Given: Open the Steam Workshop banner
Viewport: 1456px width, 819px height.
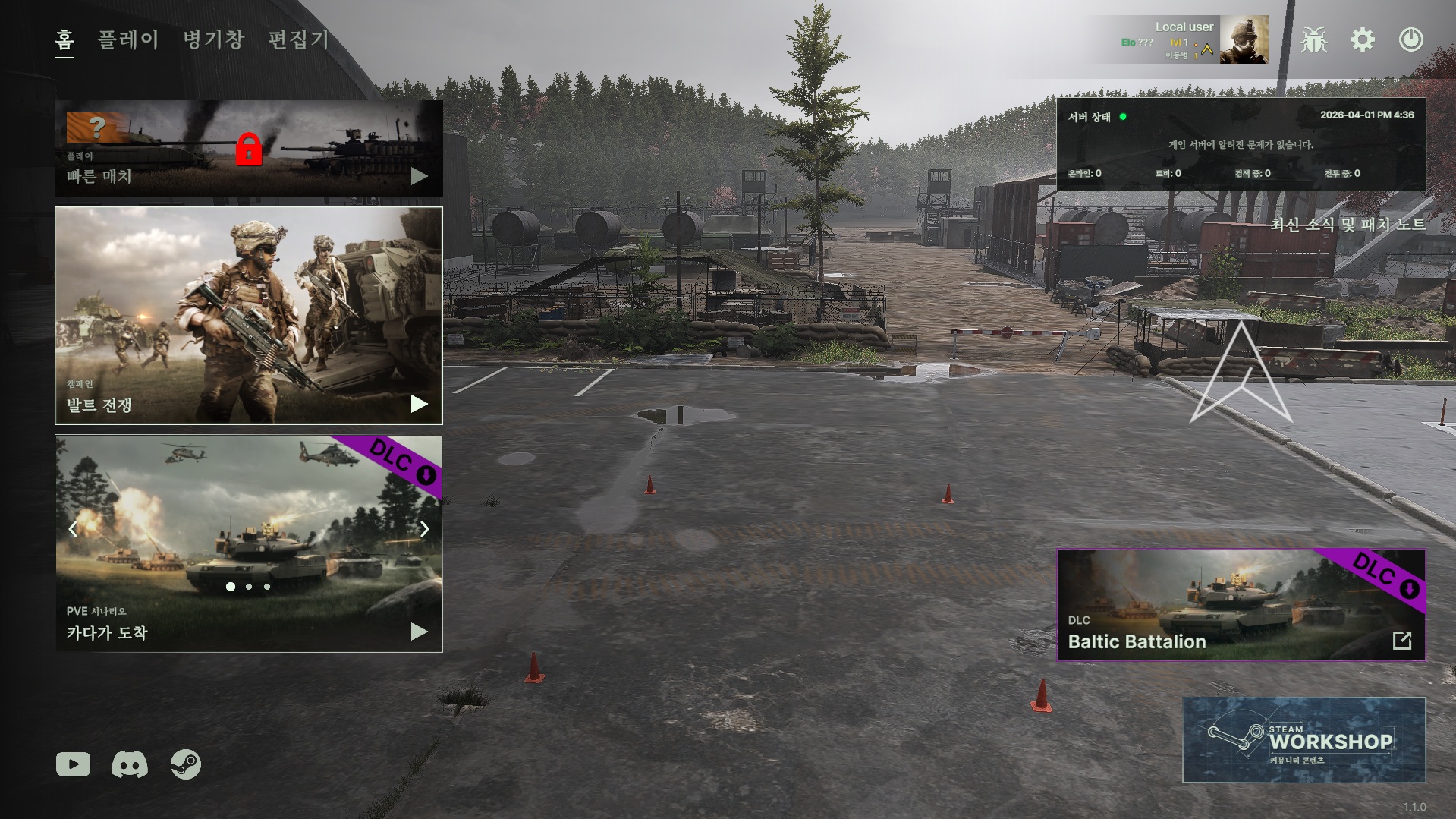Looking at the screenshot, I should tap(1303, 740).
